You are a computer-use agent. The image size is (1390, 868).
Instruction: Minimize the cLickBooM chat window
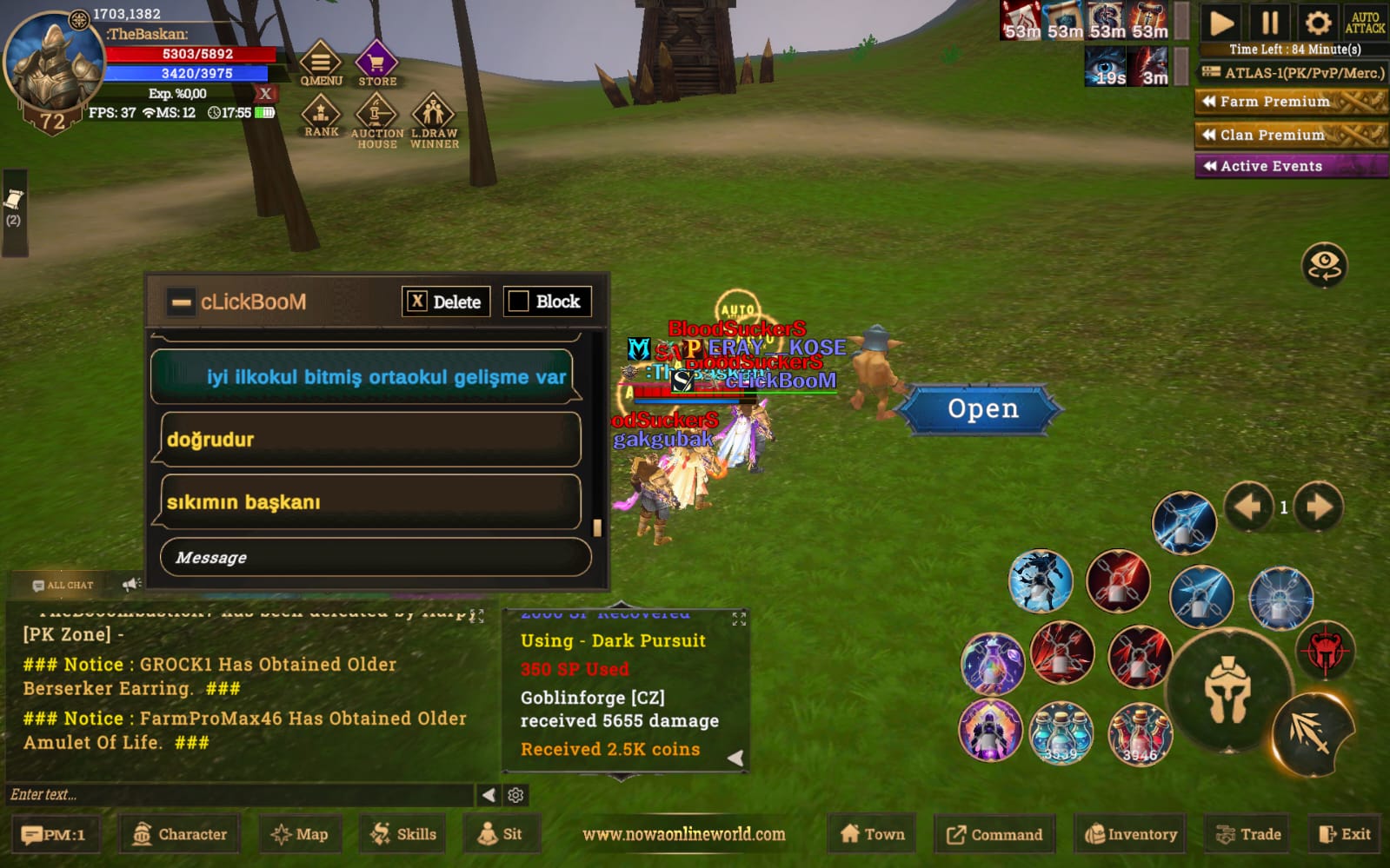[182, 302]
